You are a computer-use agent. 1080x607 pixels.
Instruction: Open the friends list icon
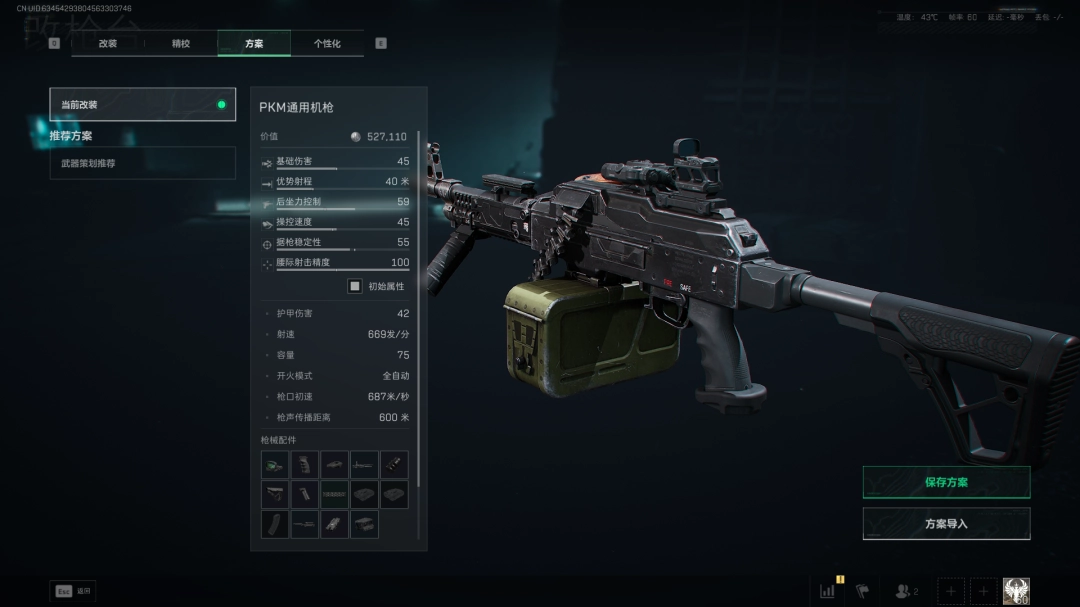click(905, 591)
